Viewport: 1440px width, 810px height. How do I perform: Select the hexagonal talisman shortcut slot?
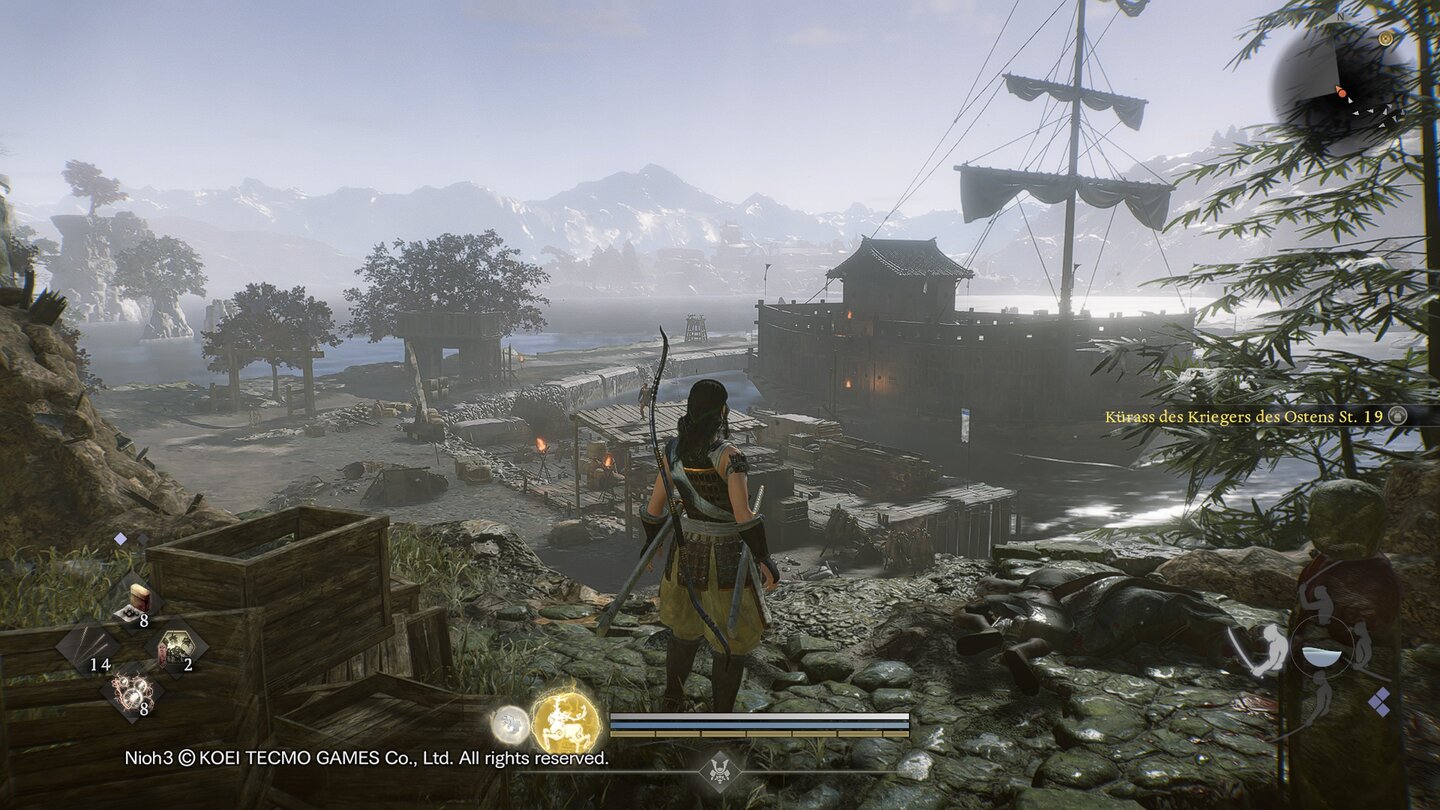tap(177, 646)
